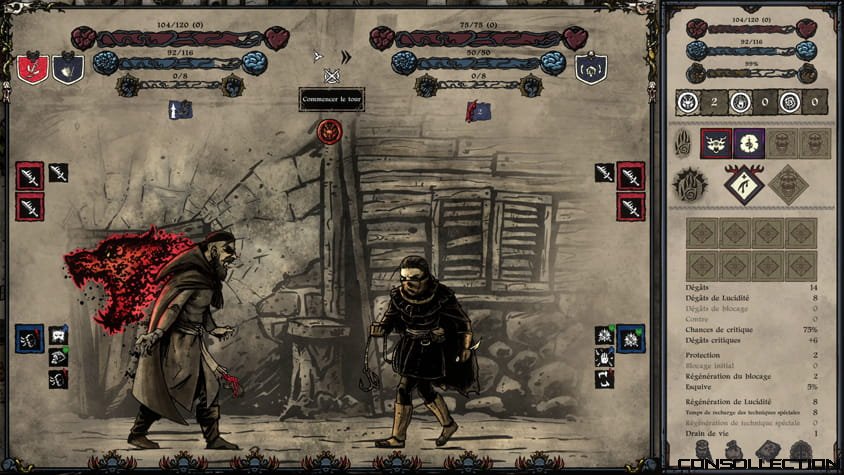The width and height of the screenshot is (844, 475).
Task: Open the enemy's blue-framed ability icon
Action: 631,338
